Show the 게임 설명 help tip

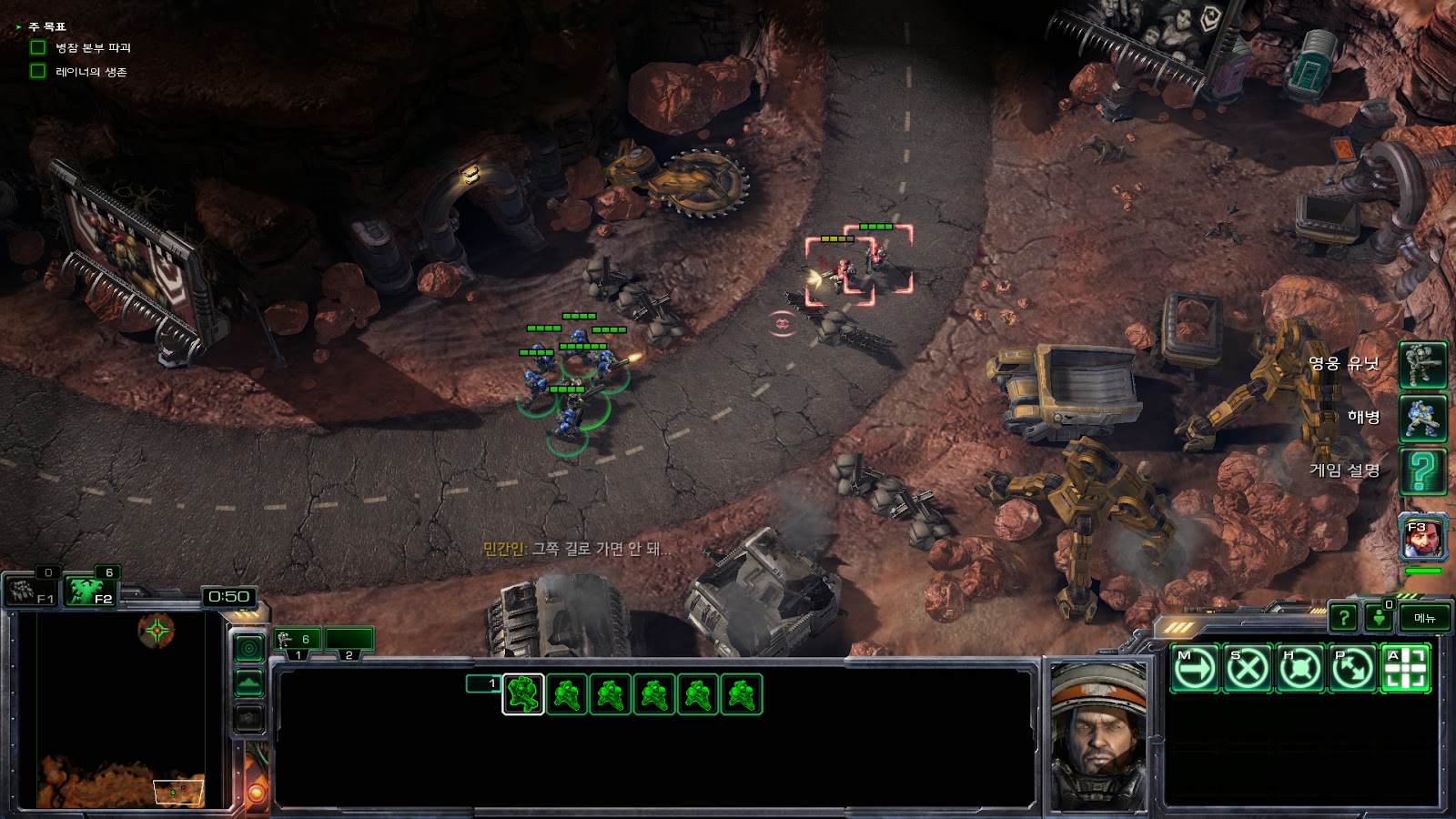(x=1422, y=470)
